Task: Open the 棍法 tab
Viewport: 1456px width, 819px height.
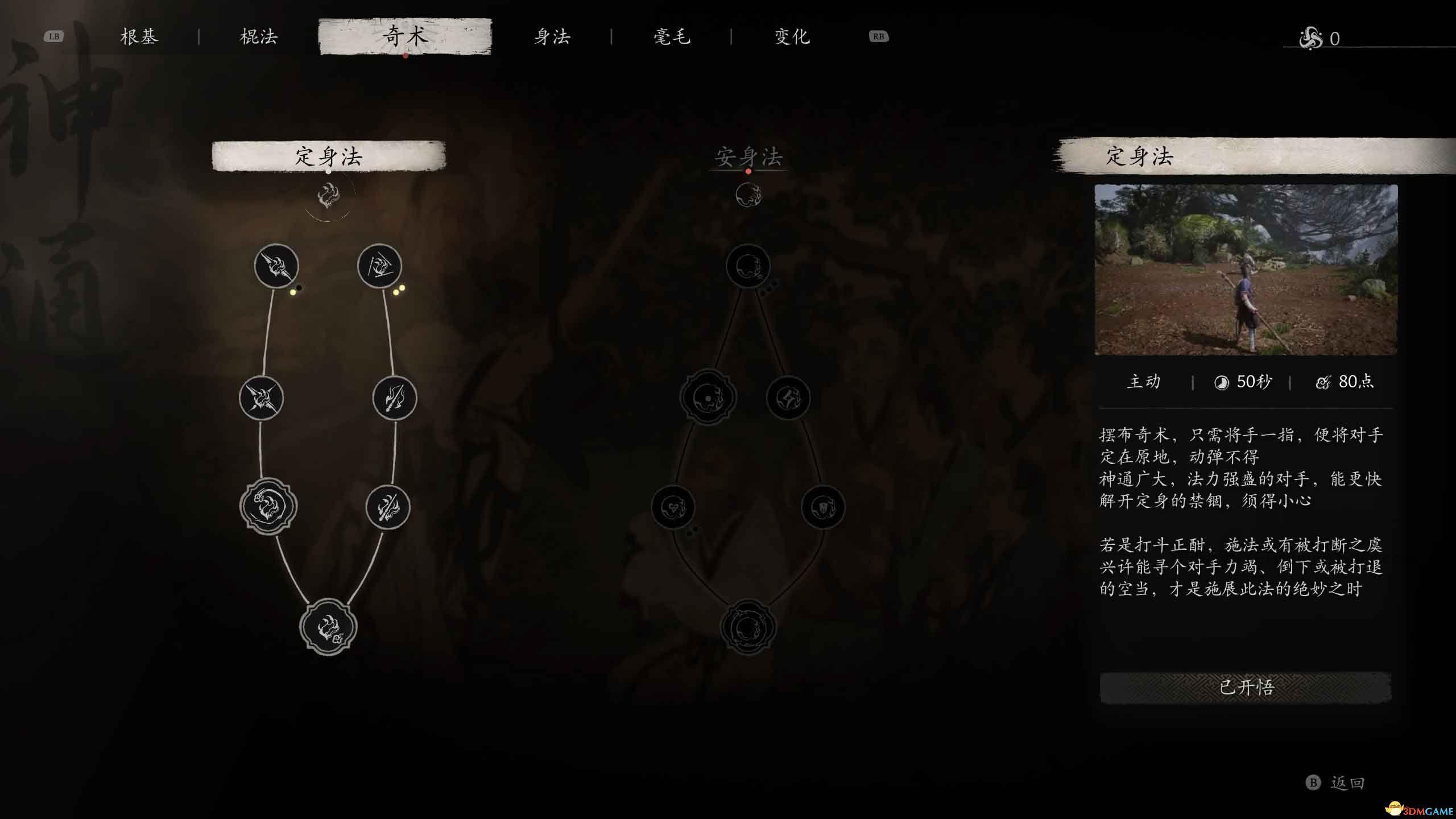Action: click(x=259, y=36)
